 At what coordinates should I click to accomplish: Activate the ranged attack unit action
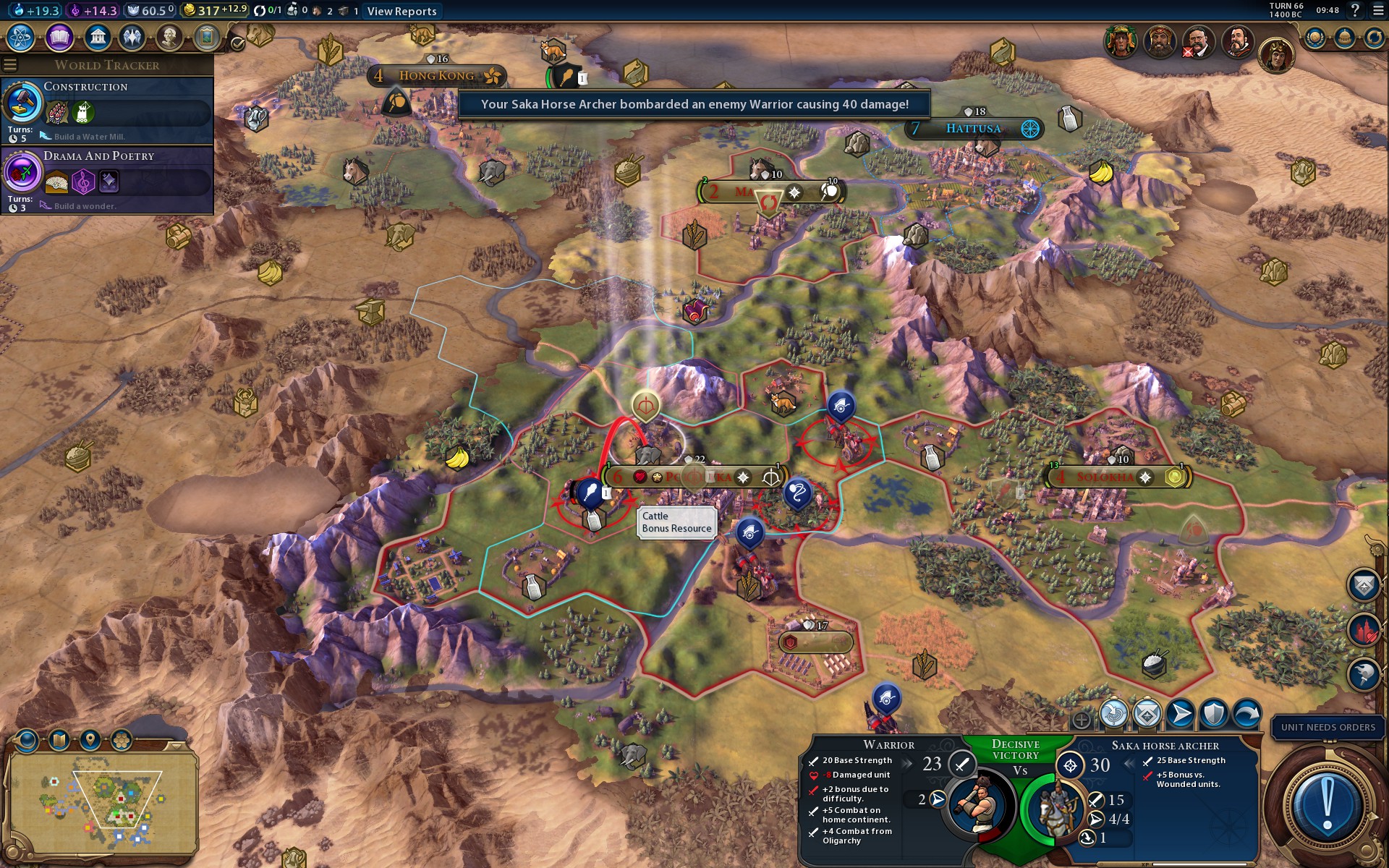(x=1113, y=714)
